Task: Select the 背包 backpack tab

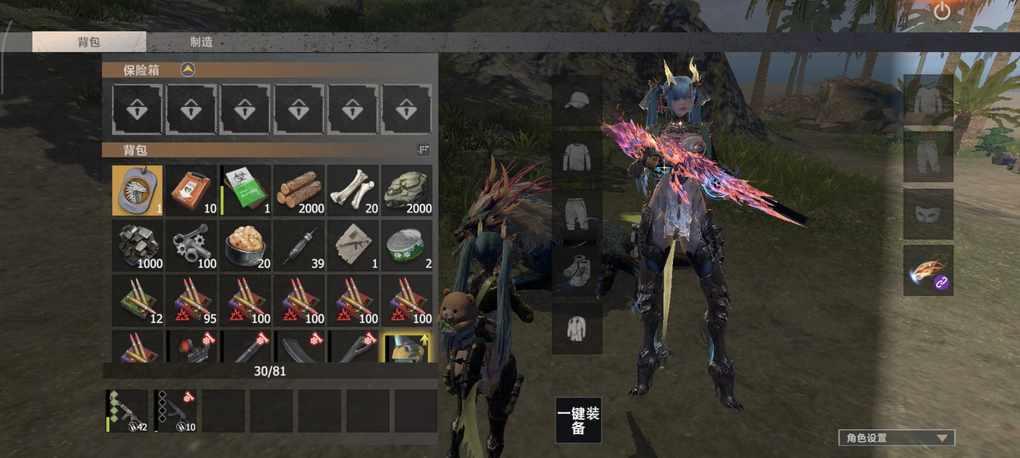Action: (x=89, y=42)
